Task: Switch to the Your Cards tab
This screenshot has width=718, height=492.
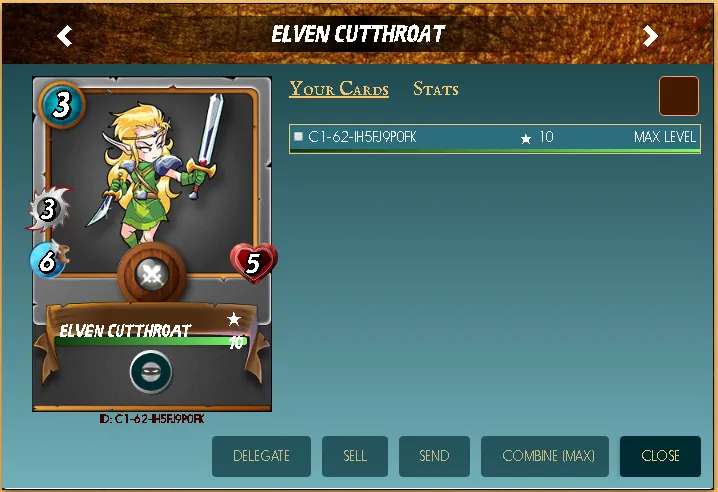Action: 339,89
